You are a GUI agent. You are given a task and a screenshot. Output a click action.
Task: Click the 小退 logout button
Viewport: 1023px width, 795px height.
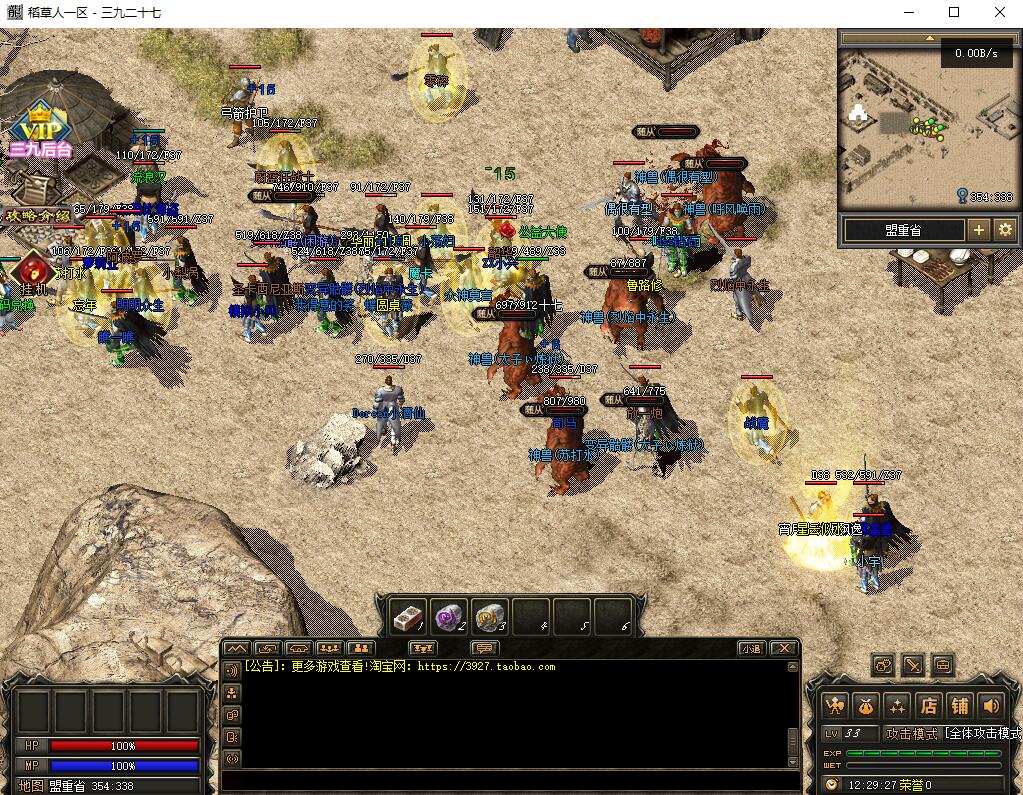pyautogui.click(x=752, y=648)
